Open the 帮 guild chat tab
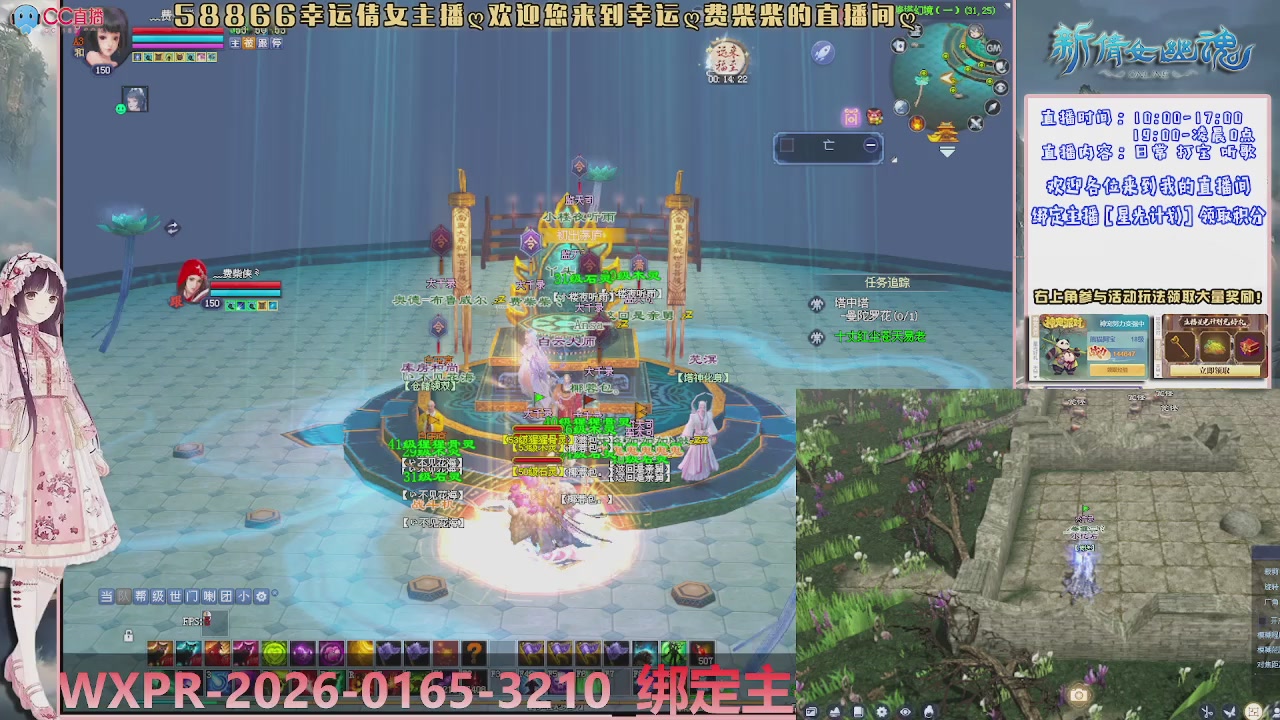This screenshot has width=1280, height=720. coord(141,596)
